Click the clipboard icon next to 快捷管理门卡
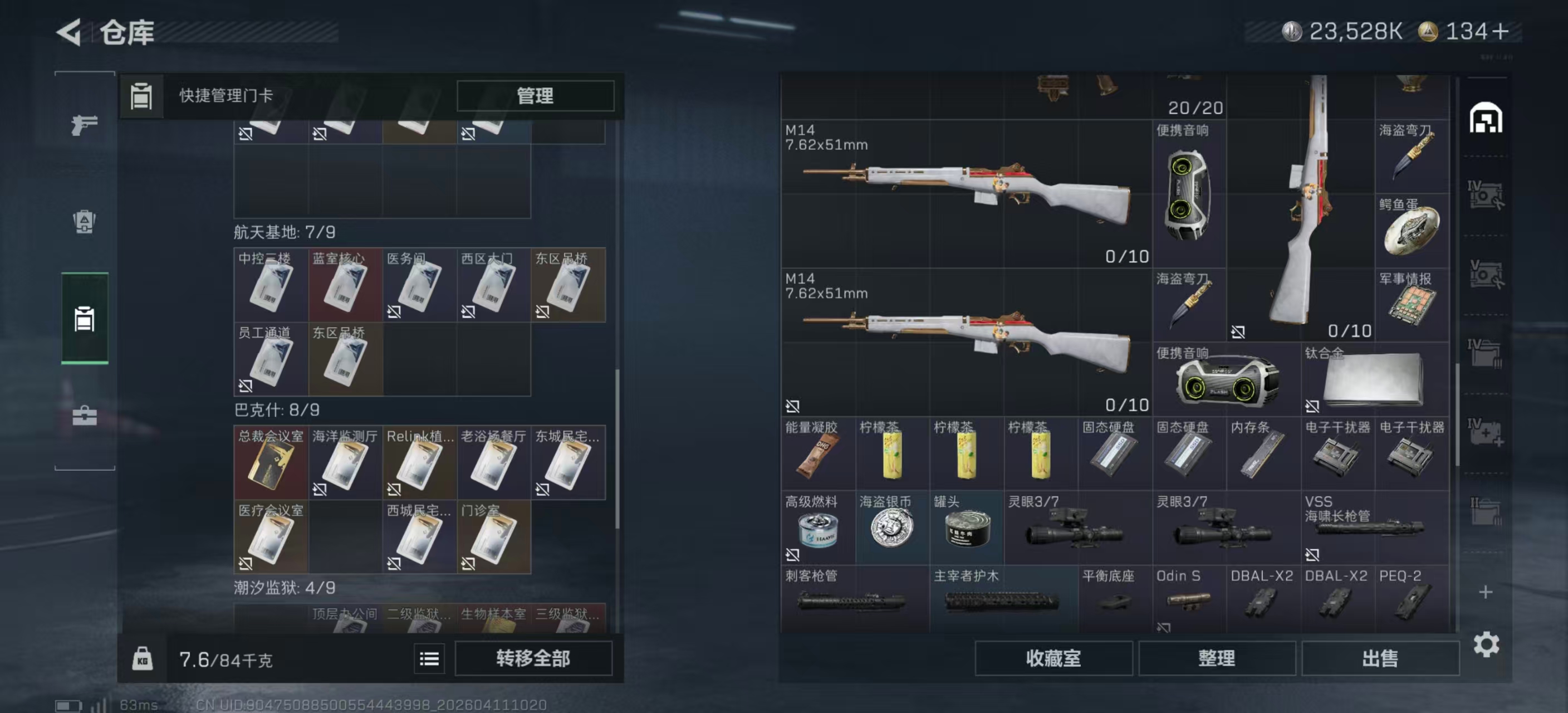The width and height of the screenshot is (1568, 713). 142,96
